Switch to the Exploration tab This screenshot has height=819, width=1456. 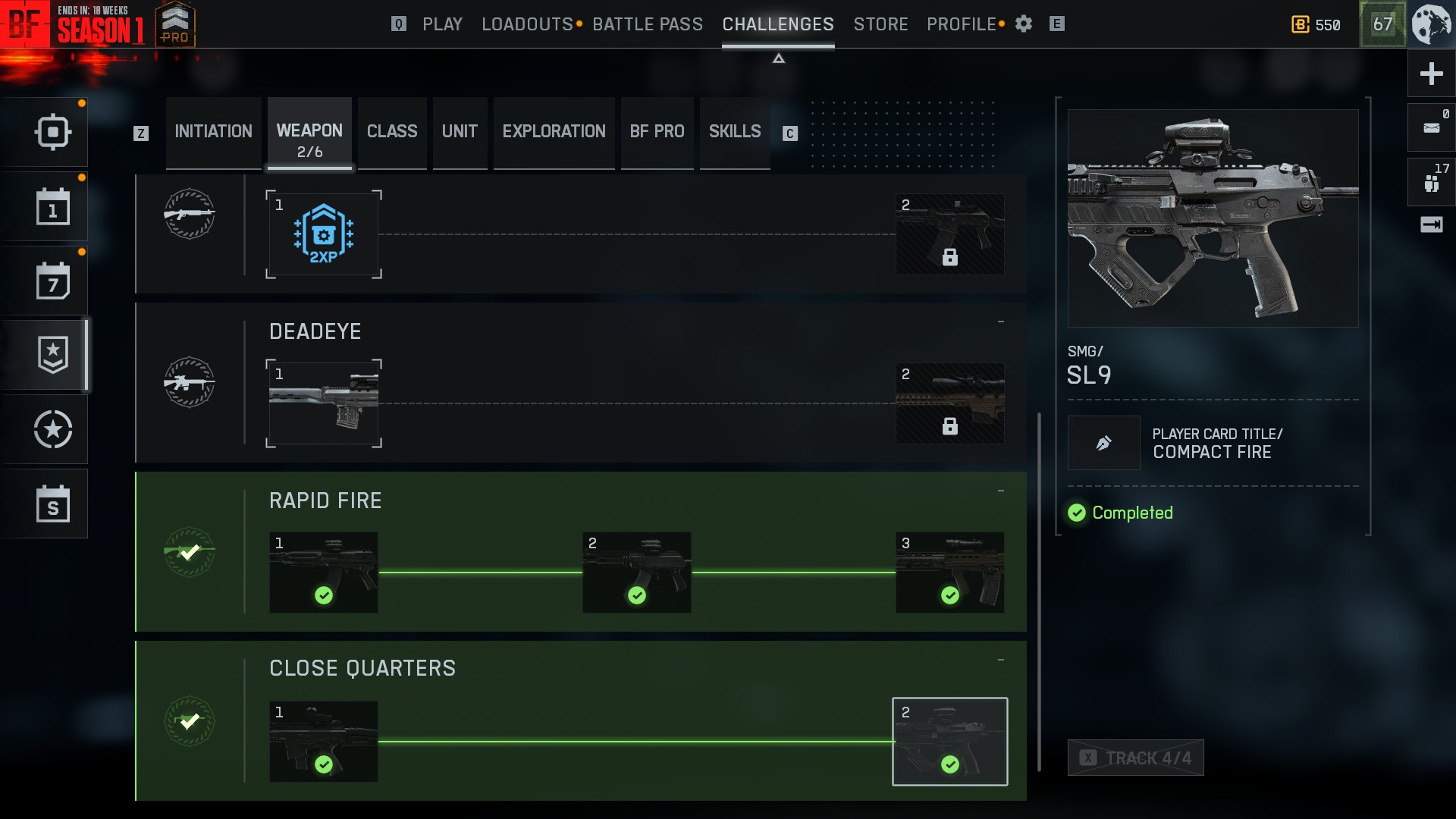point(554,132)
